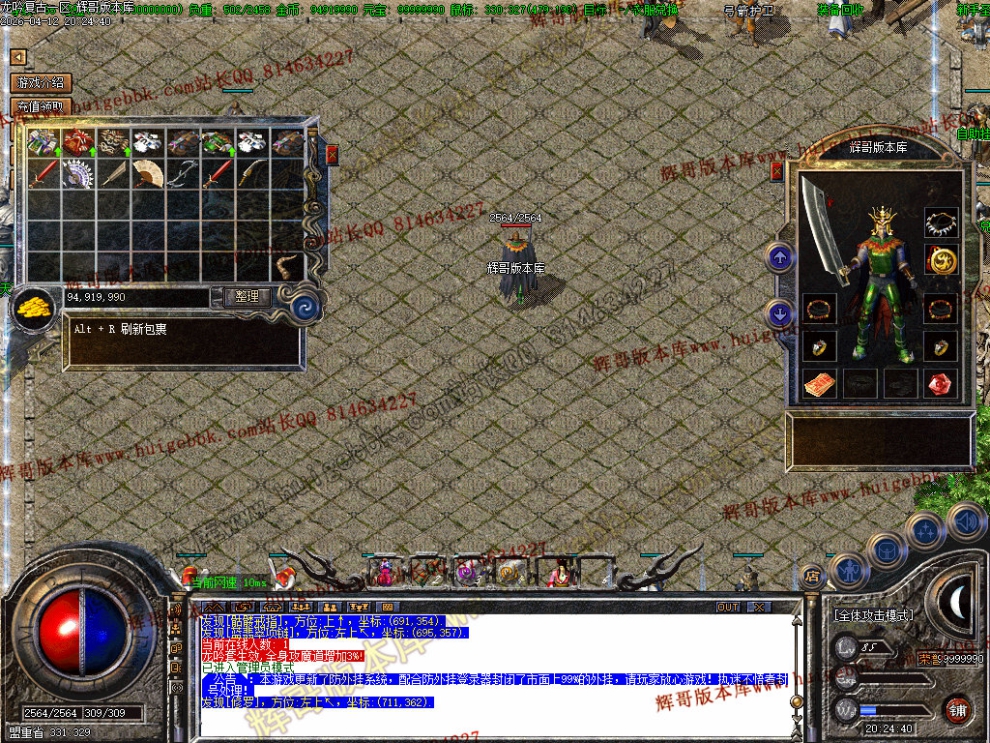Image resolution: width=990 pixels, height=743 pixels.
Task: Select the folding fan in the bag
Action: point(147,173)
